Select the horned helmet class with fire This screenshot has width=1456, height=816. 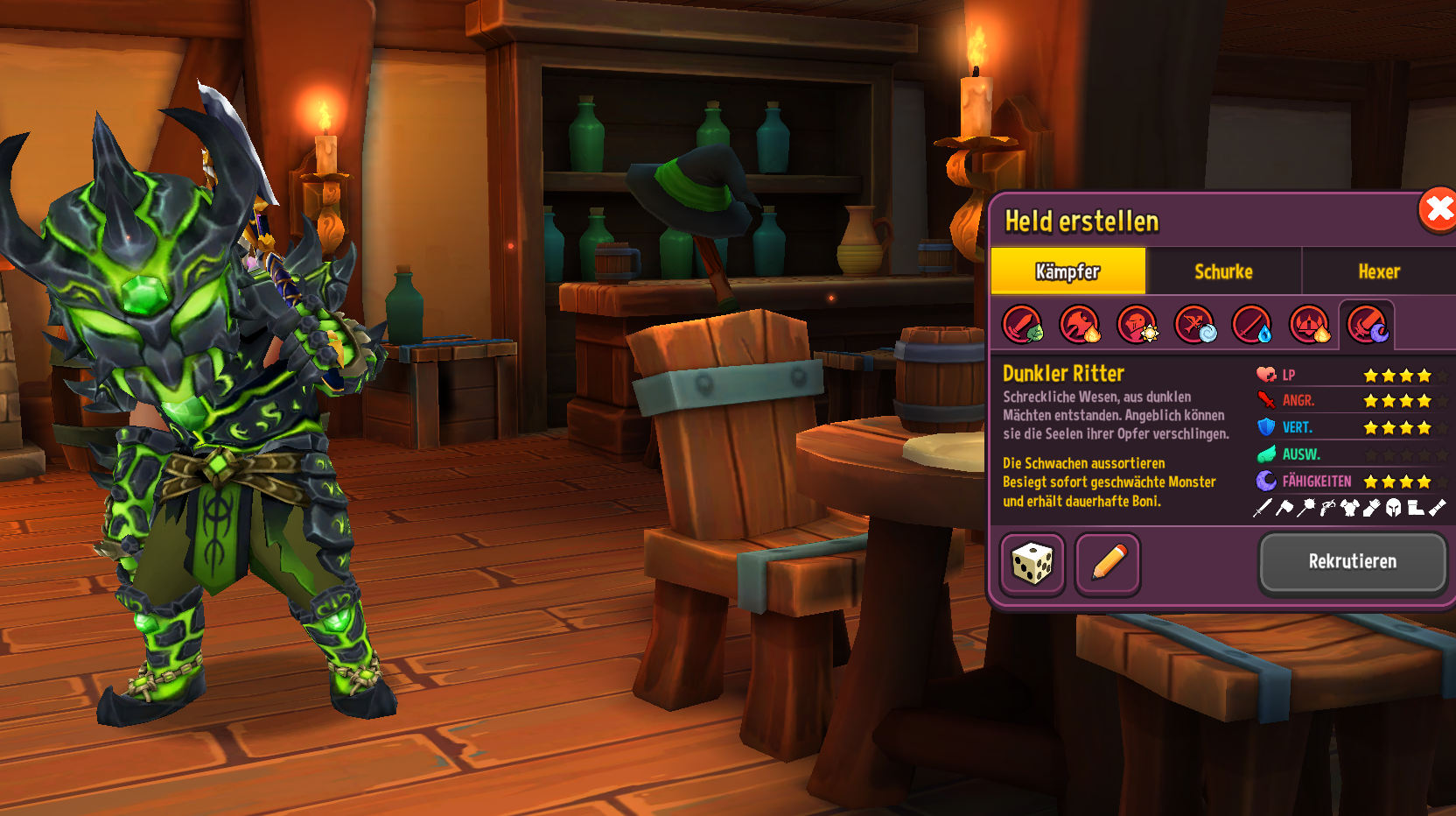(x=1310, y=324)
